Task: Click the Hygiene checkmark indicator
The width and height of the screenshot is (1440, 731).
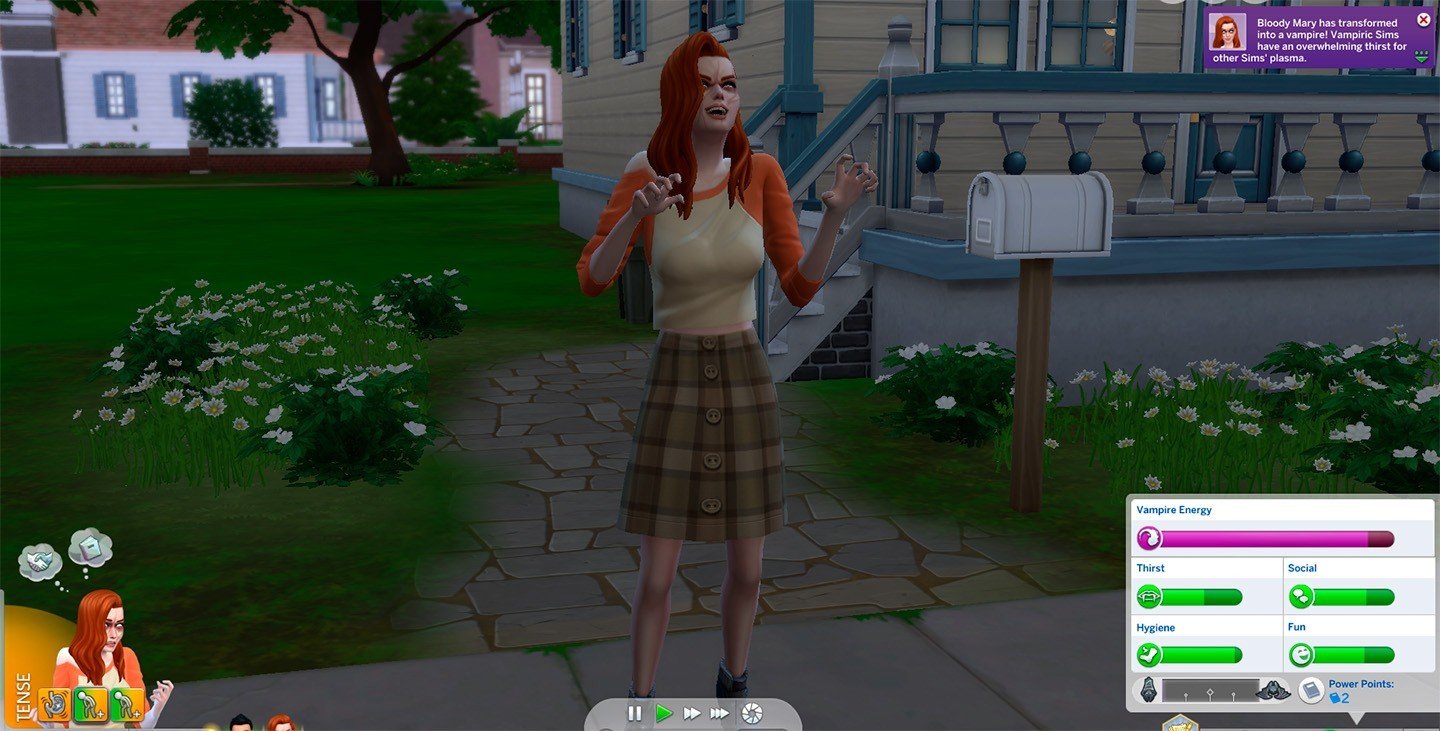Action: (1150, 656)
